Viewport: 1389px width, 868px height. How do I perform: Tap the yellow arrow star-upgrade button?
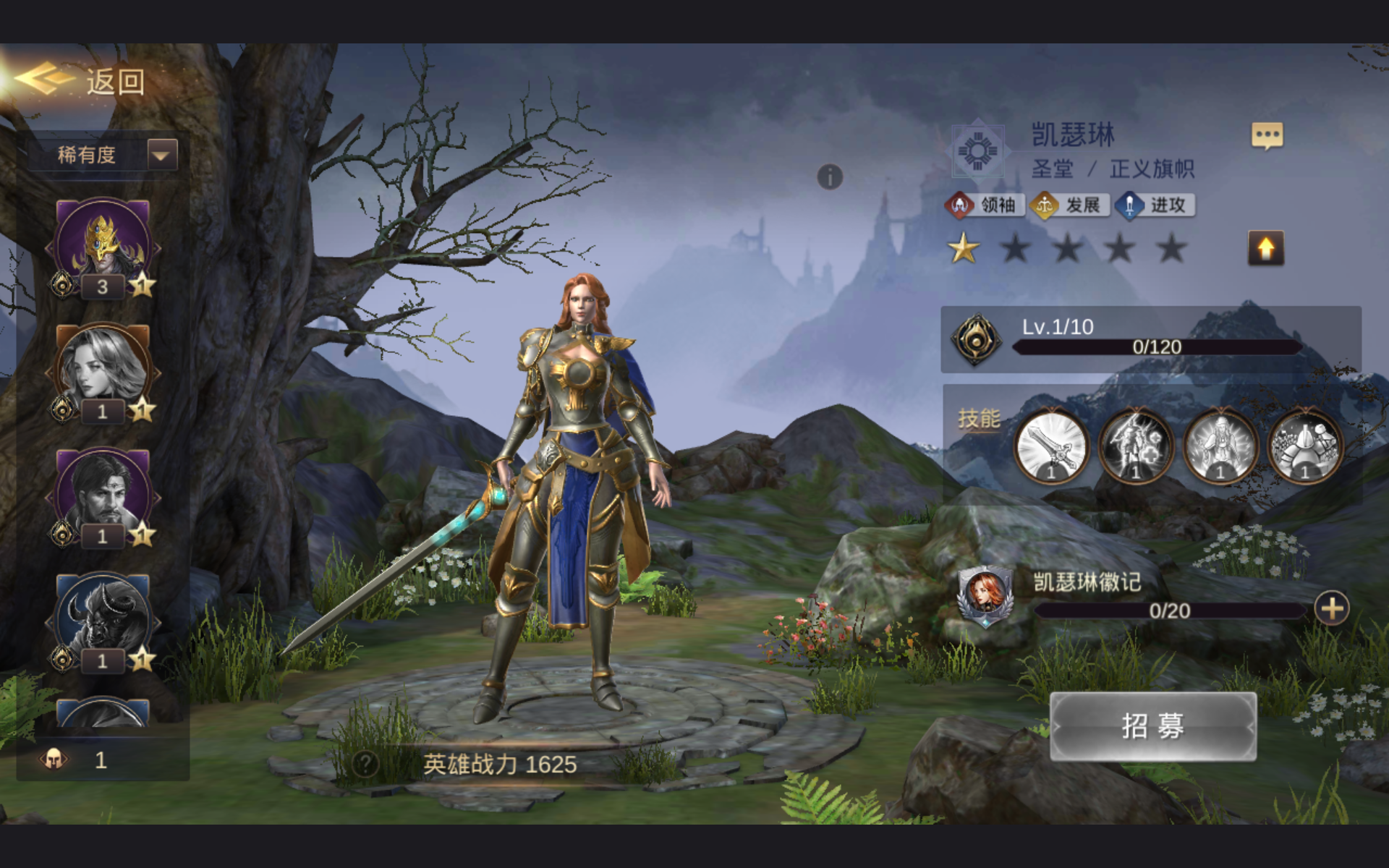(1266, 248)
